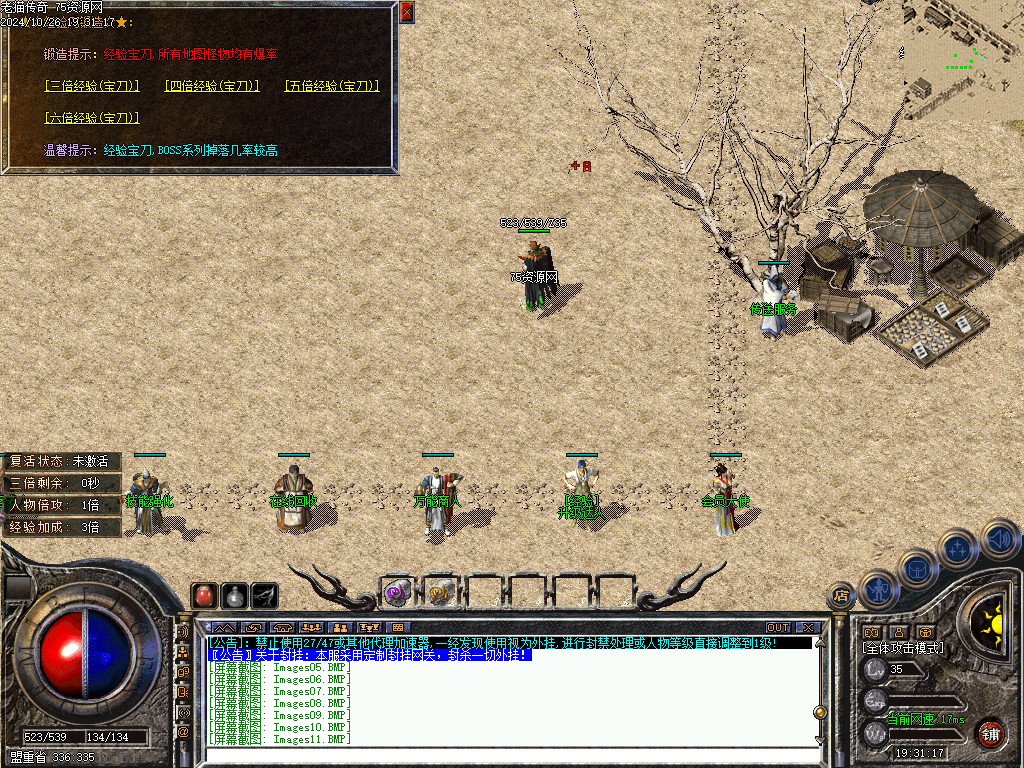
Task: Open the character status round button
Action: click(879, 588)
